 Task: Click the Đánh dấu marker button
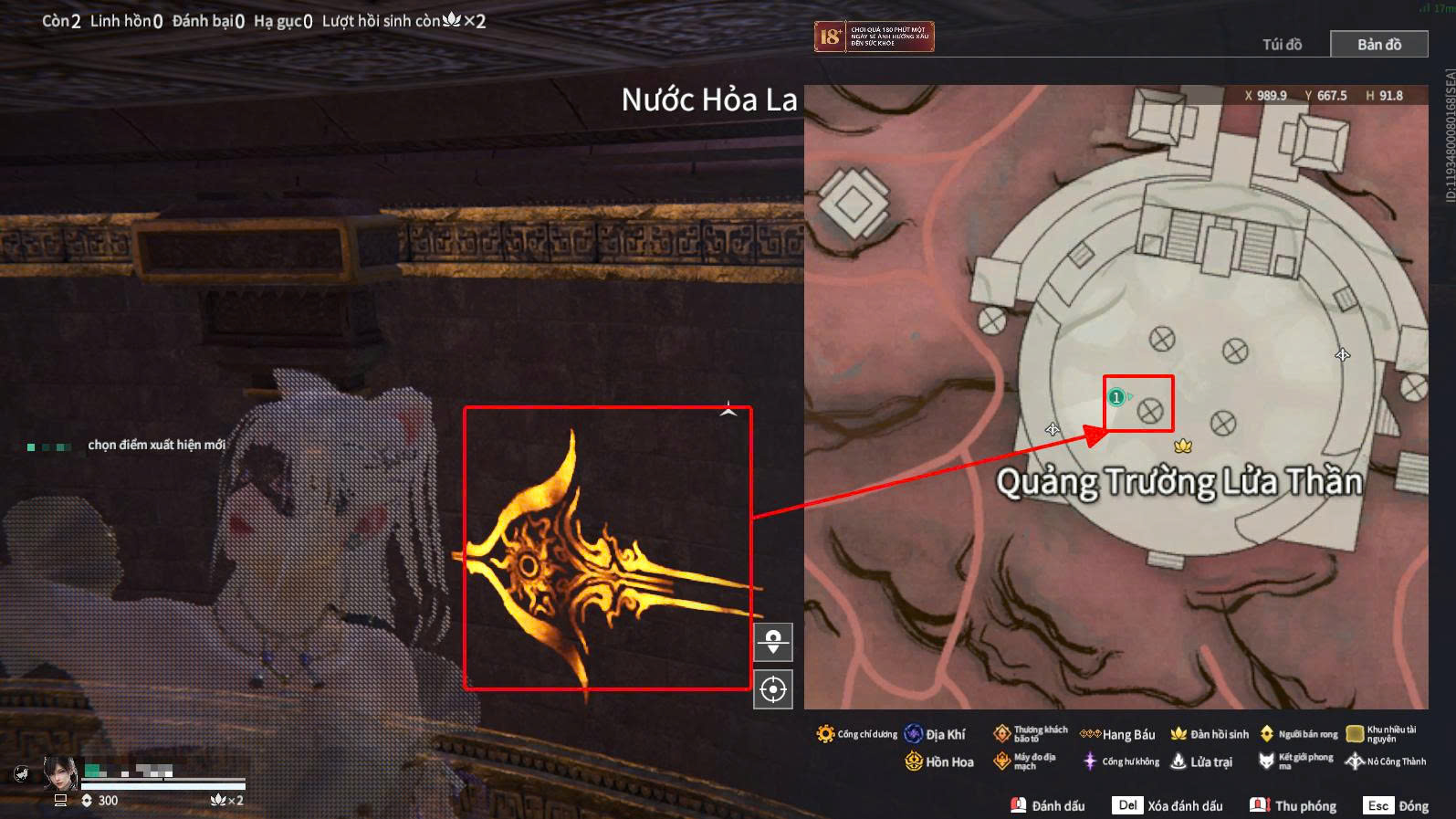tap(1048, 805)
